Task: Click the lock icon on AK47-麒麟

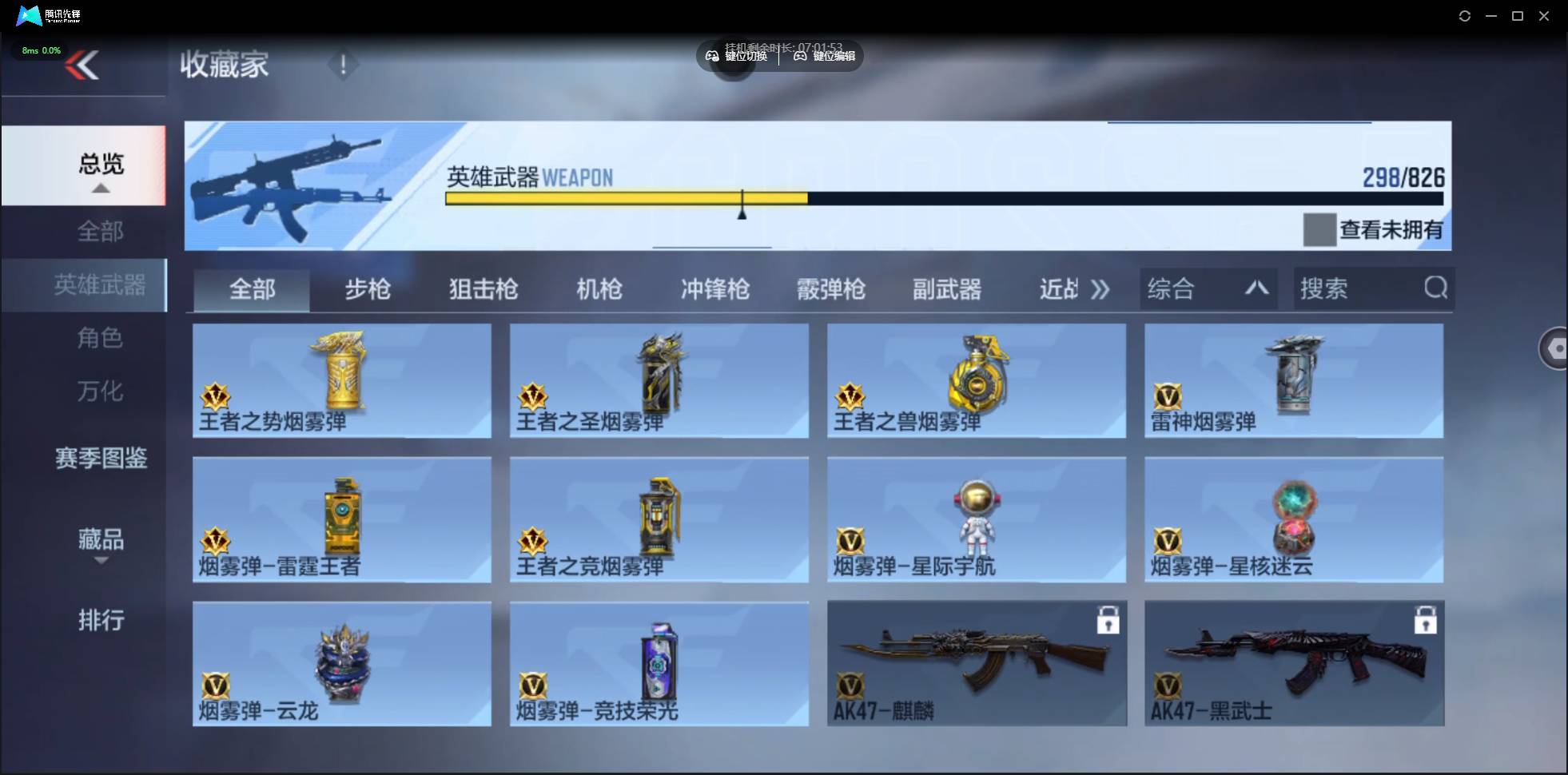Action: [1109, 619]
